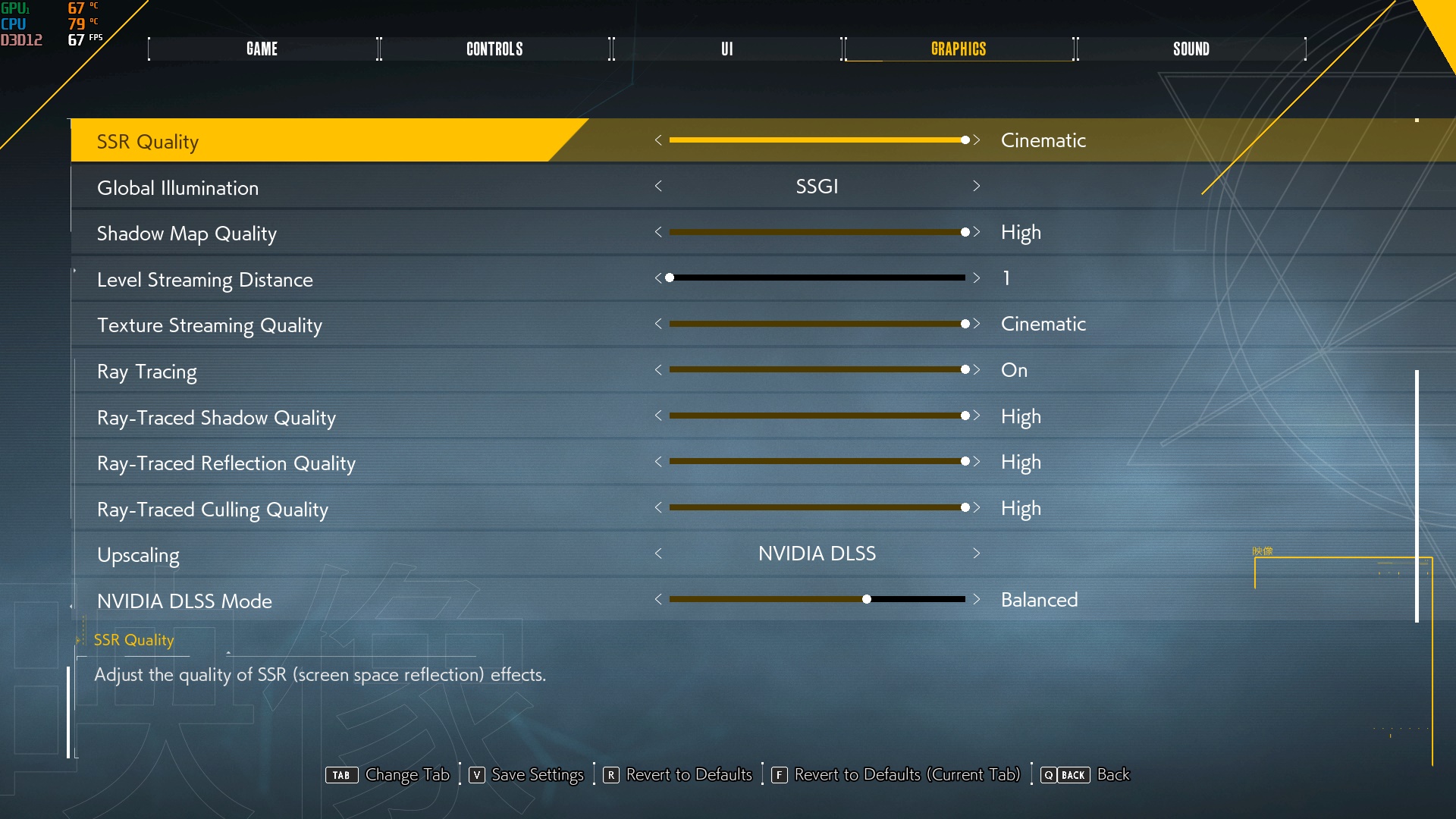1456x819 pixels.
Task: Select the UI settings tab
Action: (x=726, y=49)
